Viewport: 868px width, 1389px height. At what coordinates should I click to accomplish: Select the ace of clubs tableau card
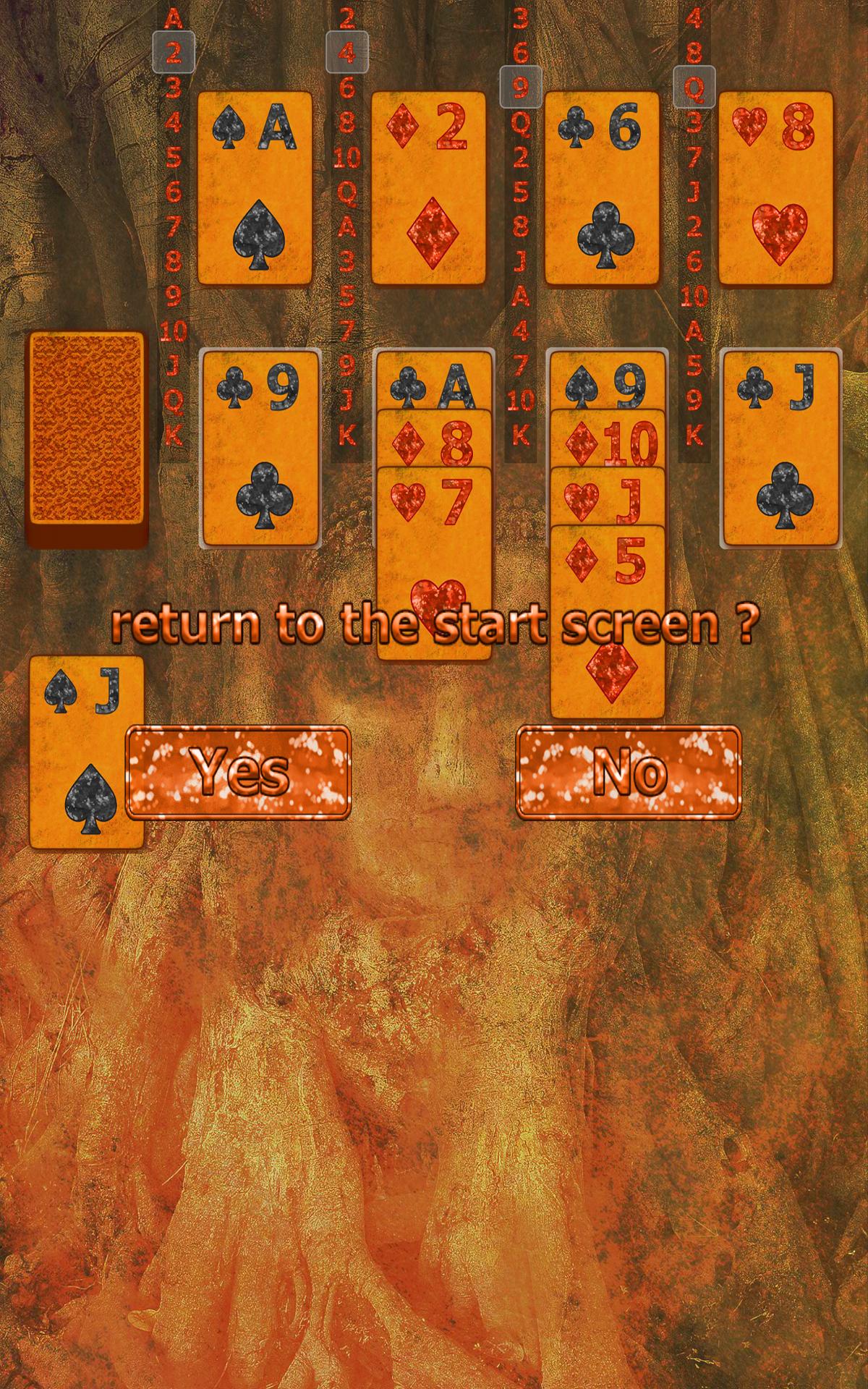point(434,382)
